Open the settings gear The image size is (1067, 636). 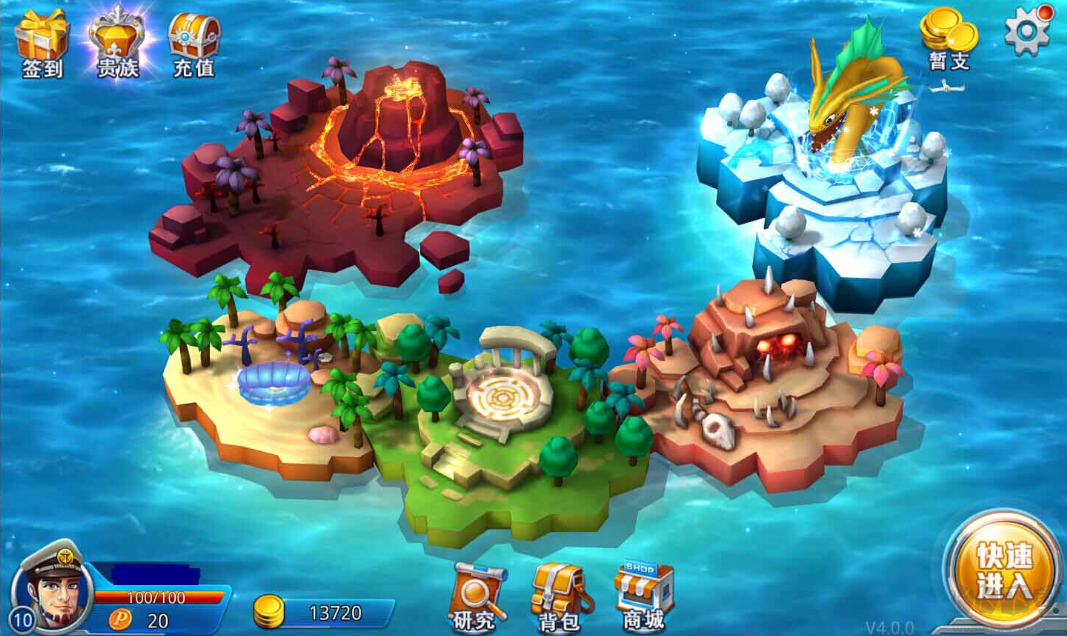(x=1027, y=31)
